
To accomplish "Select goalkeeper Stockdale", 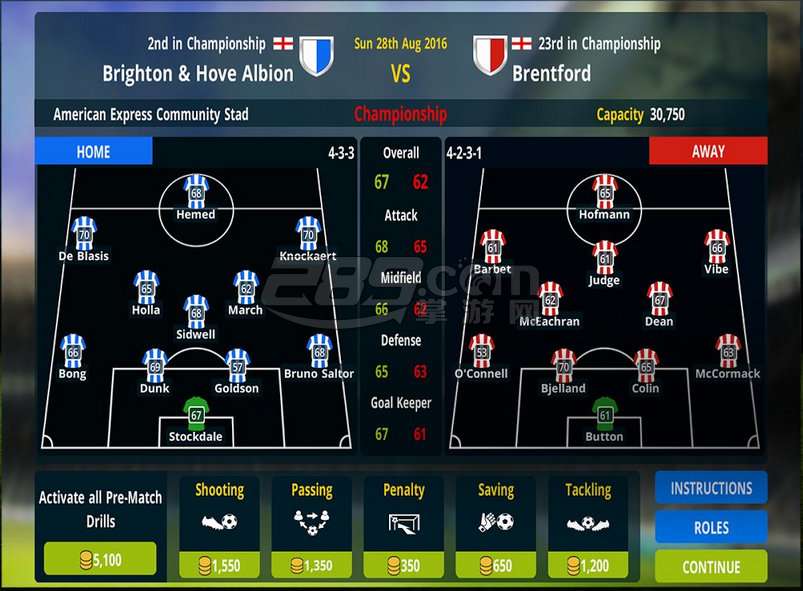I will coord(196,415).
